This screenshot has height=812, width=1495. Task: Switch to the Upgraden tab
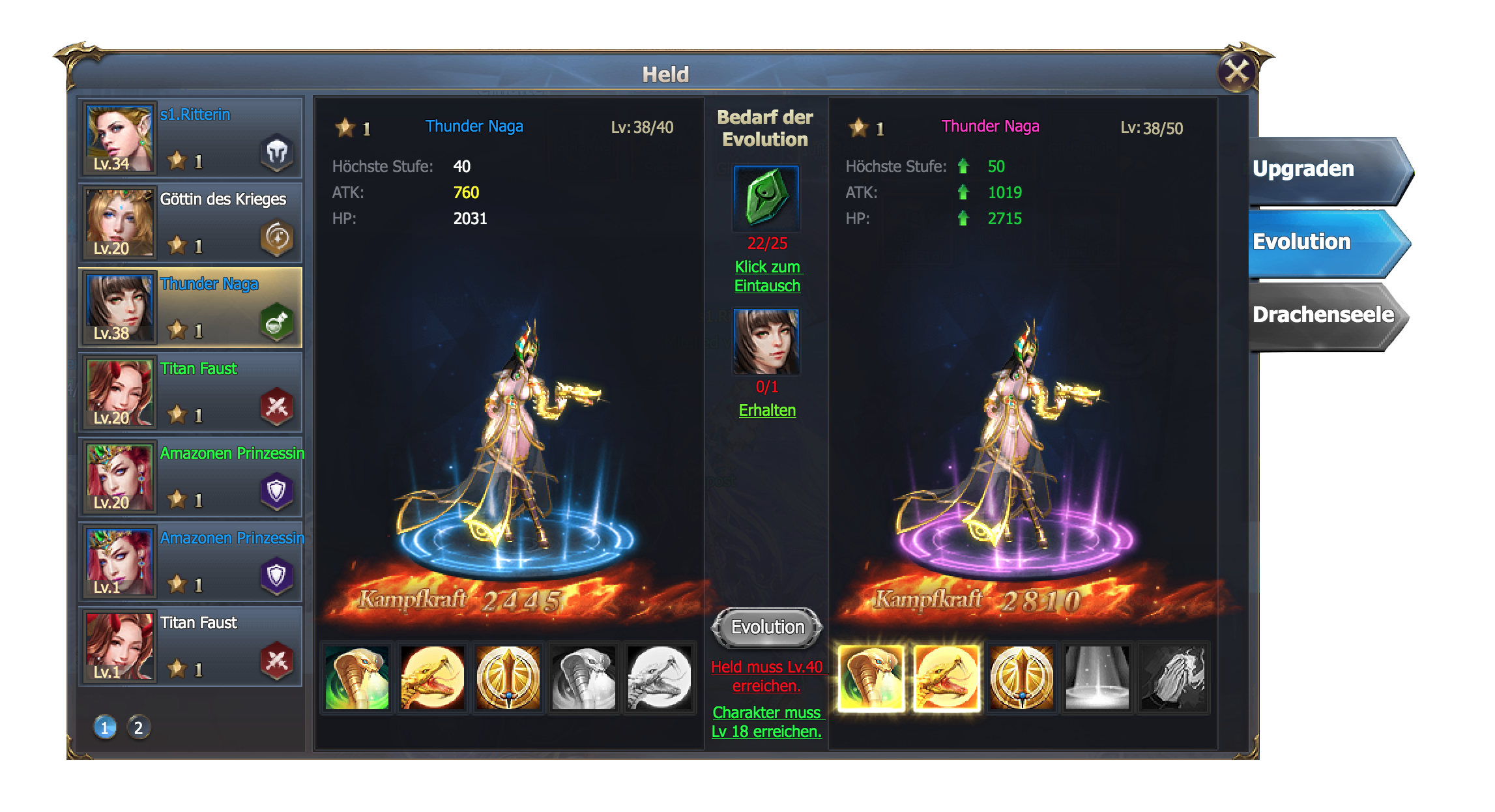pos(1323,169)
